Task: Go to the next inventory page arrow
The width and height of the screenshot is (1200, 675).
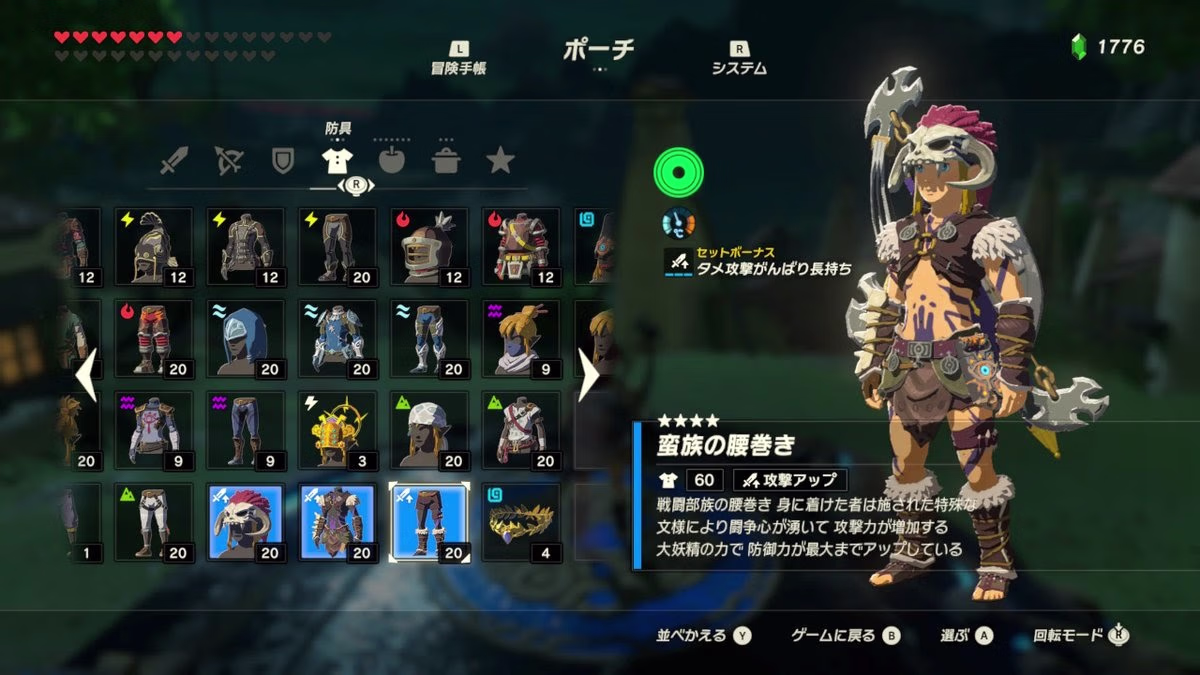Action: coord(589,374)
